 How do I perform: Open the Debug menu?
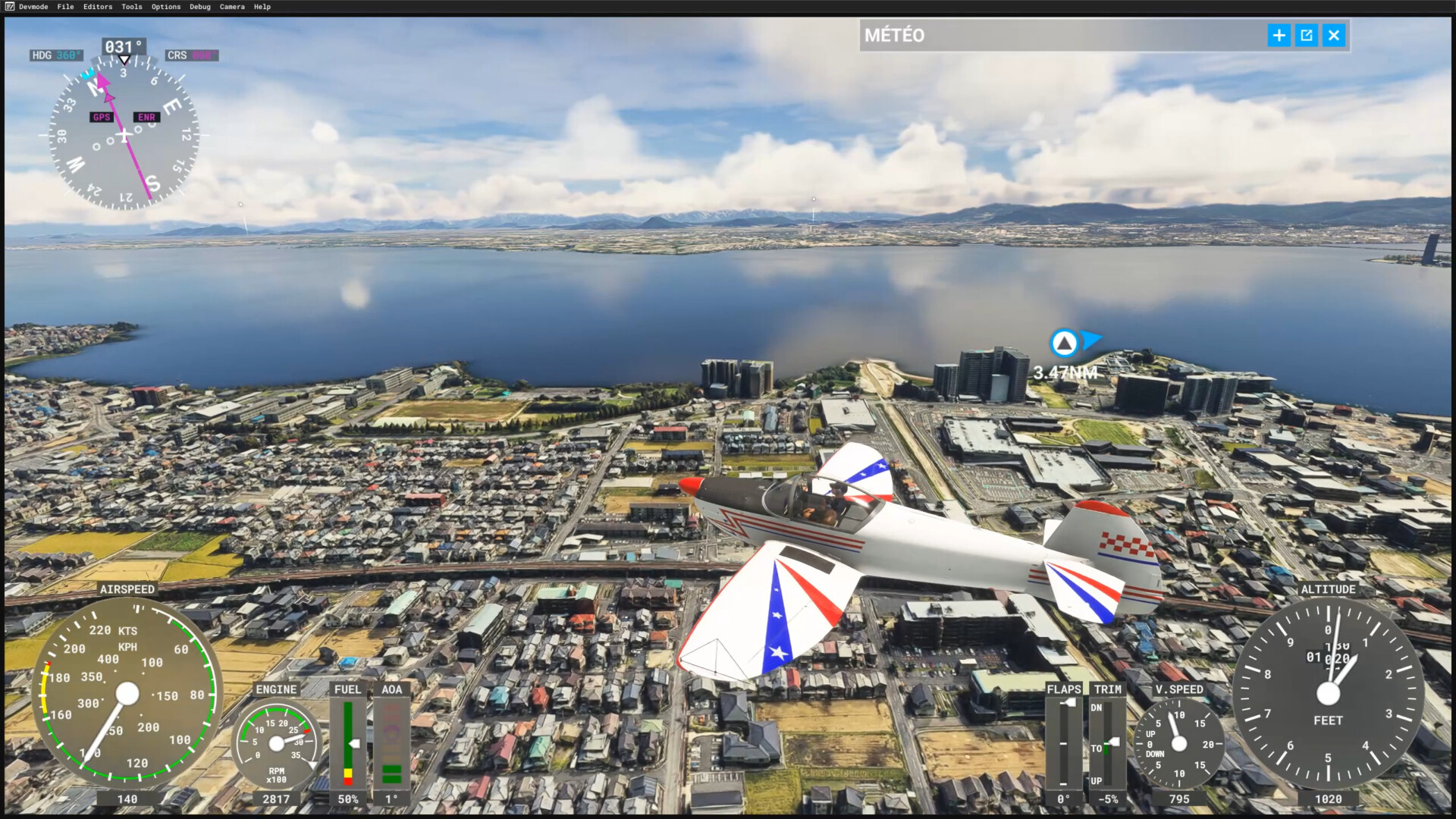(200, 7)
